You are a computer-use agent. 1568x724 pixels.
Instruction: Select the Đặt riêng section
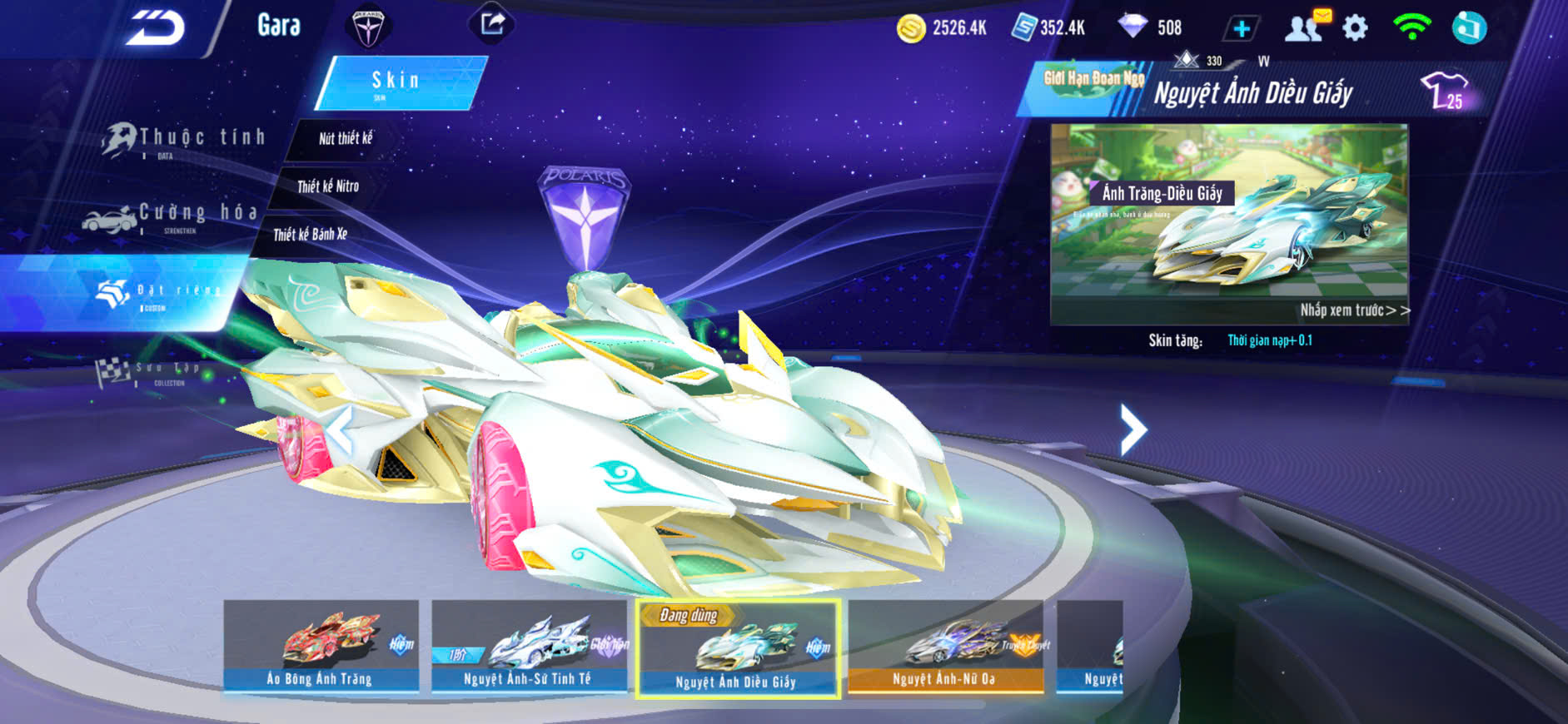(x=158, y=292)
